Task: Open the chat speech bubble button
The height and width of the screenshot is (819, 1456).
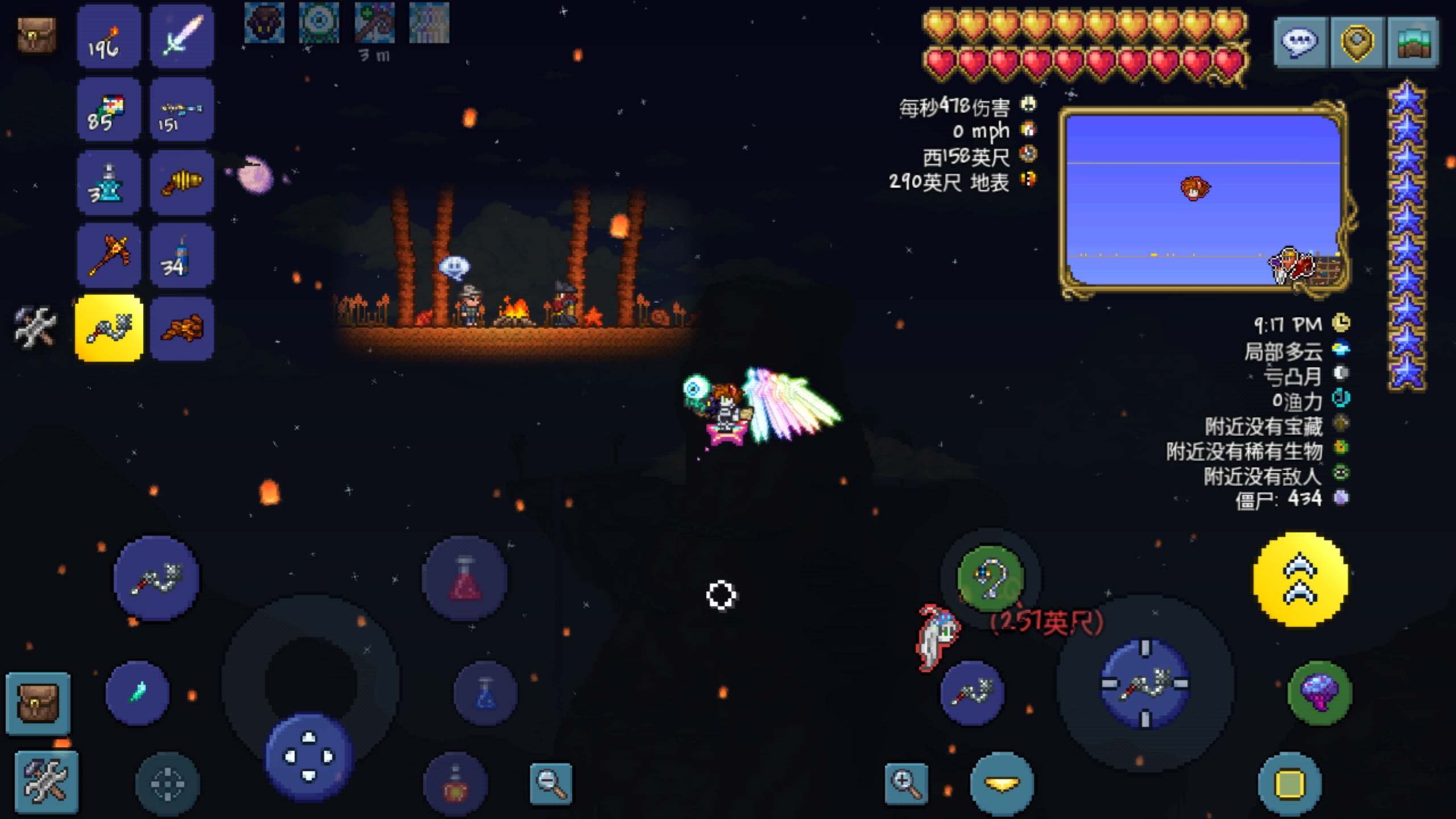Action: pos(1301,43)
